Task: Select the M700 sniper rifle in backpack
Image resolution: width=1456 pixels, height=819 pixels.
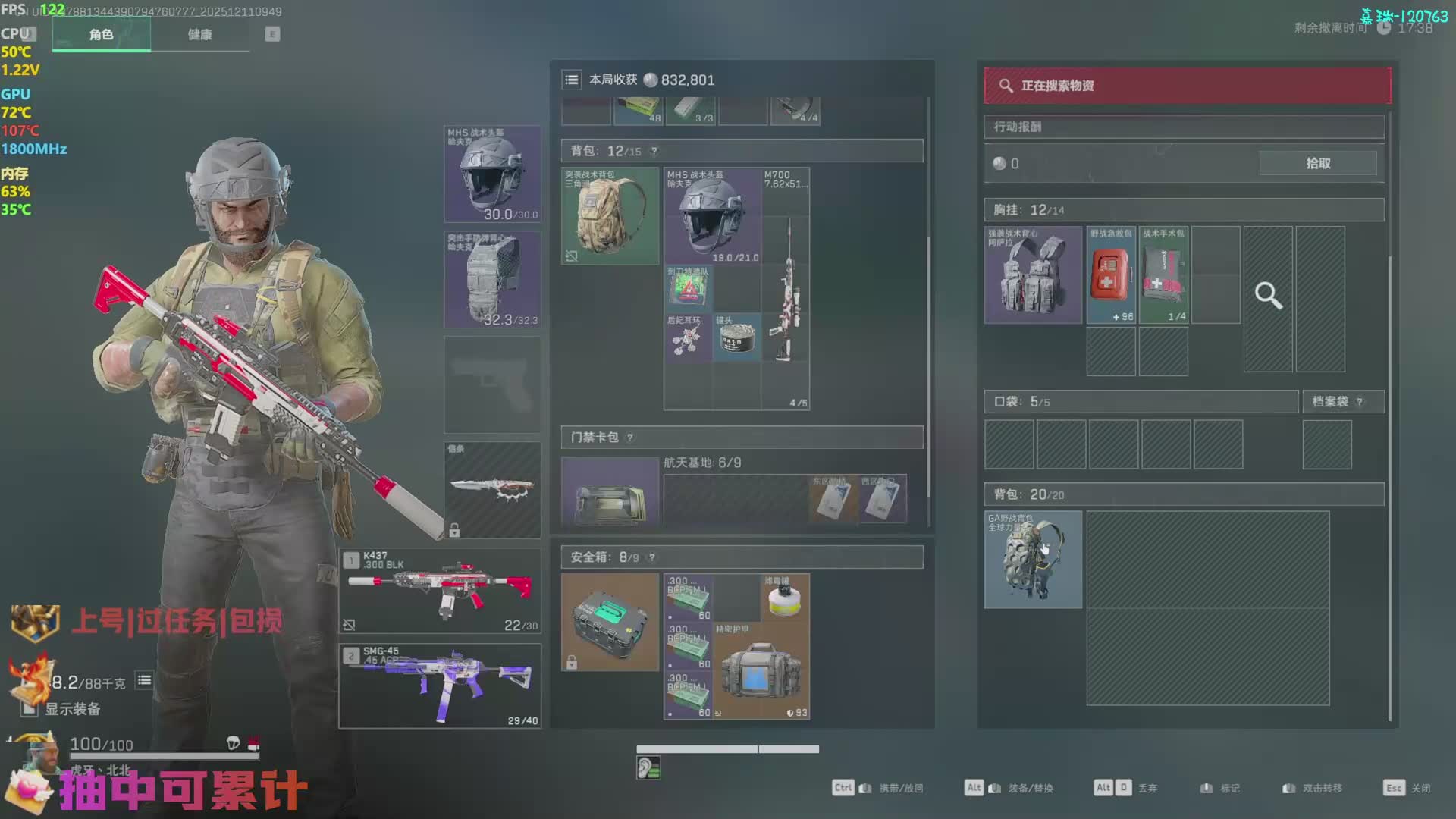Action: 786,288
